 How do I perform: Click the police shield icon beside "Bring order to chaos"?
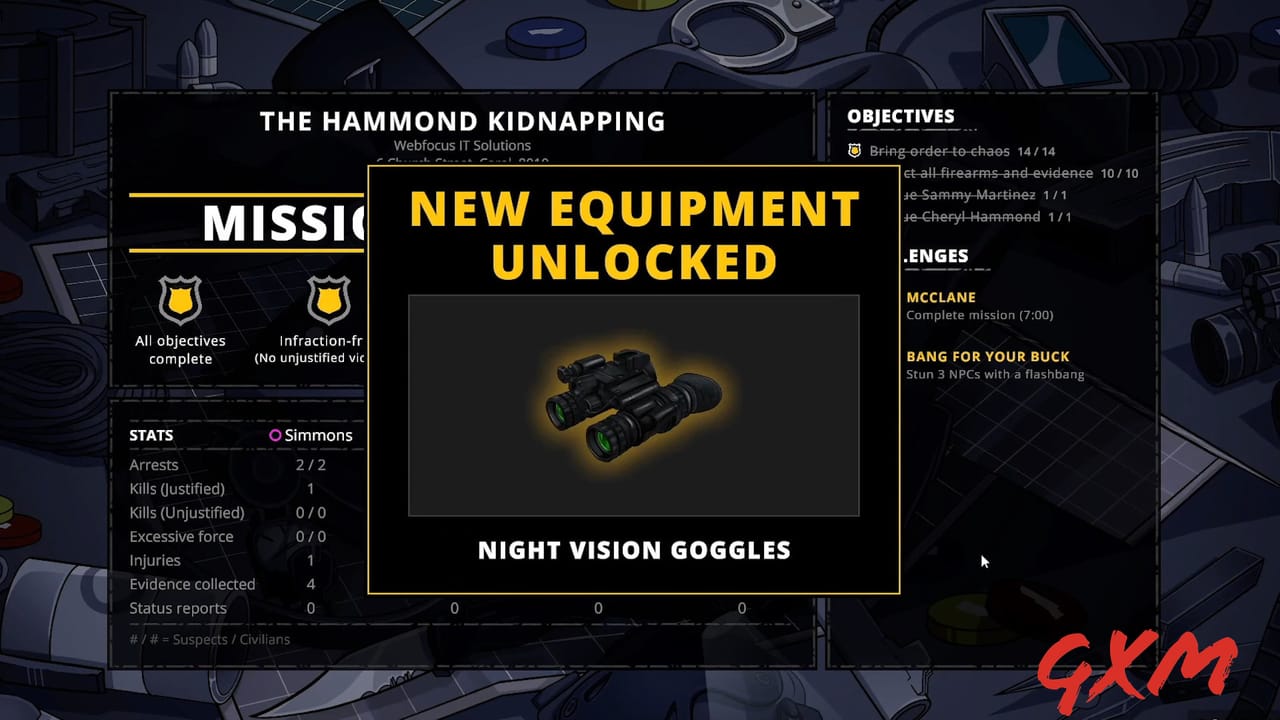[x=853, y=150]
